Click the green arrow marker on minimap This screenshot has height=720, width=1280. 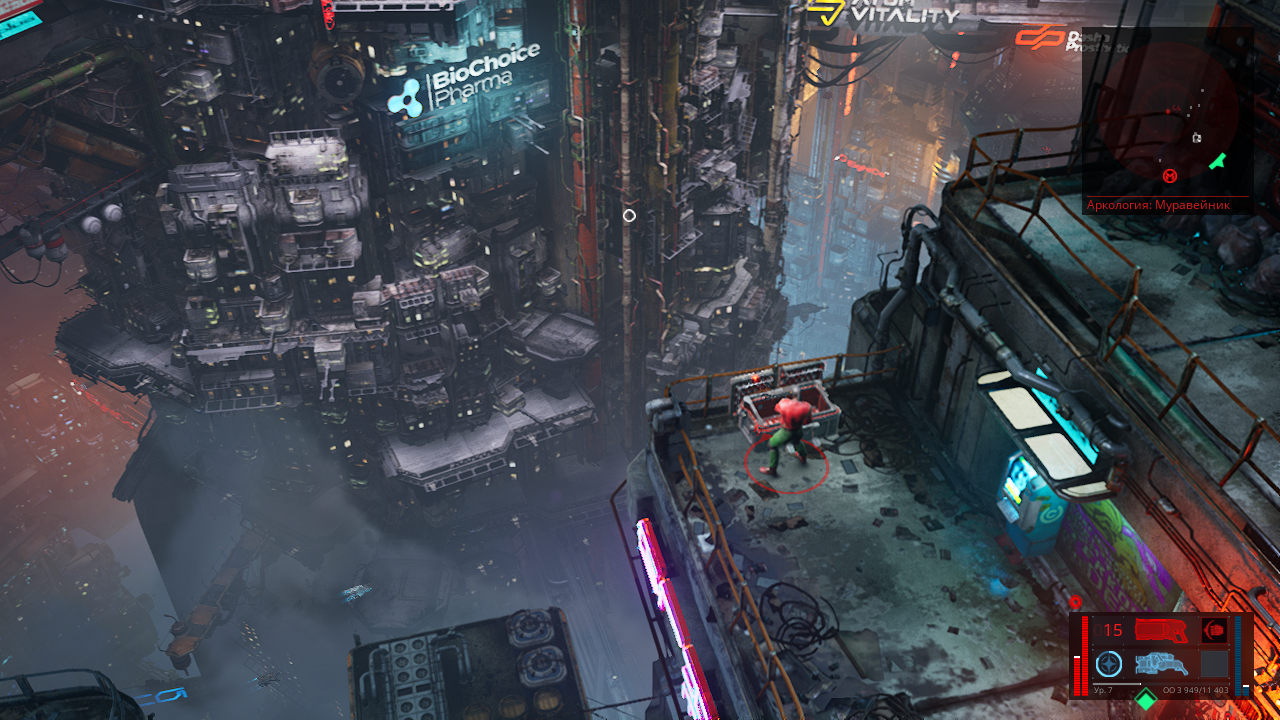pos(1217,160)
